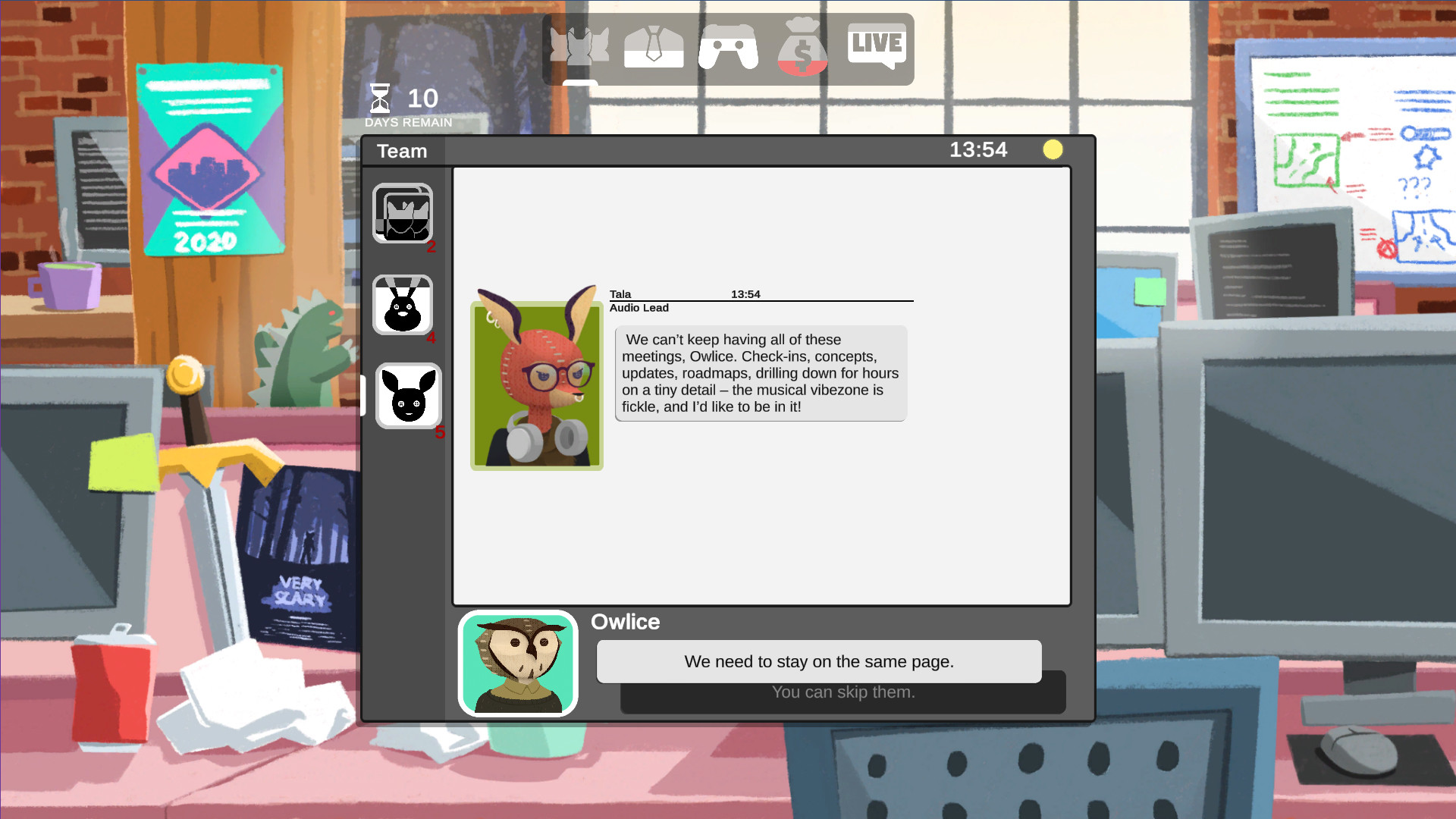Toggle Owlice's avatar highlight

518,662
